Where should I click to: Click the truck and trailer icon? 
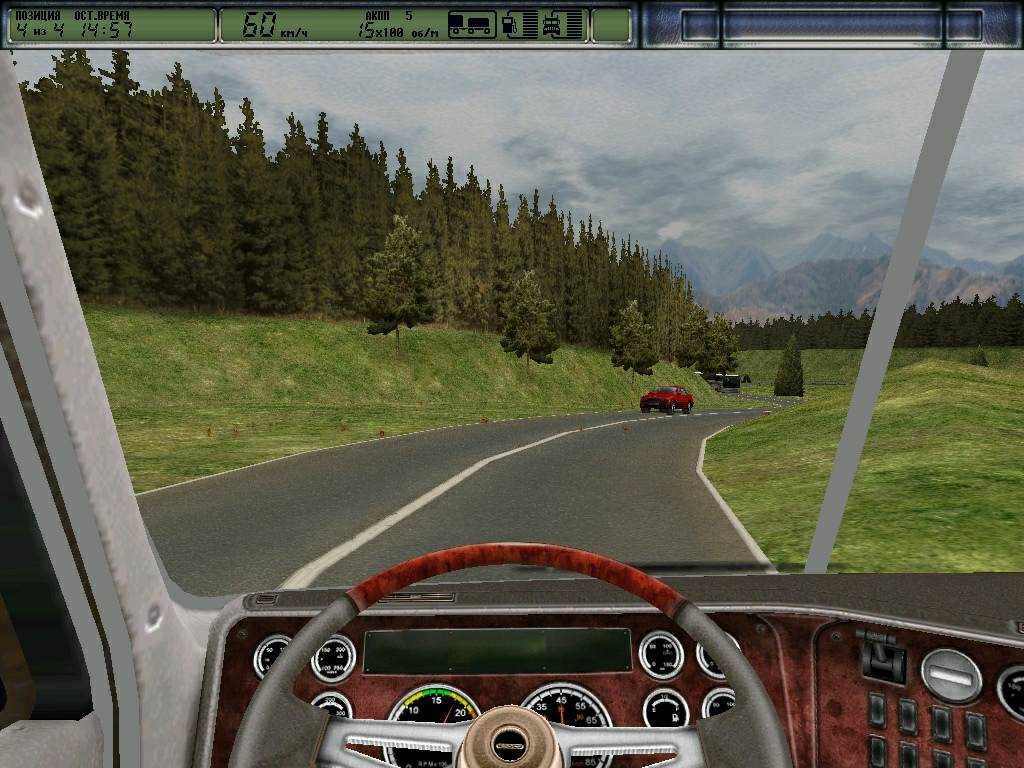(472, 24)
